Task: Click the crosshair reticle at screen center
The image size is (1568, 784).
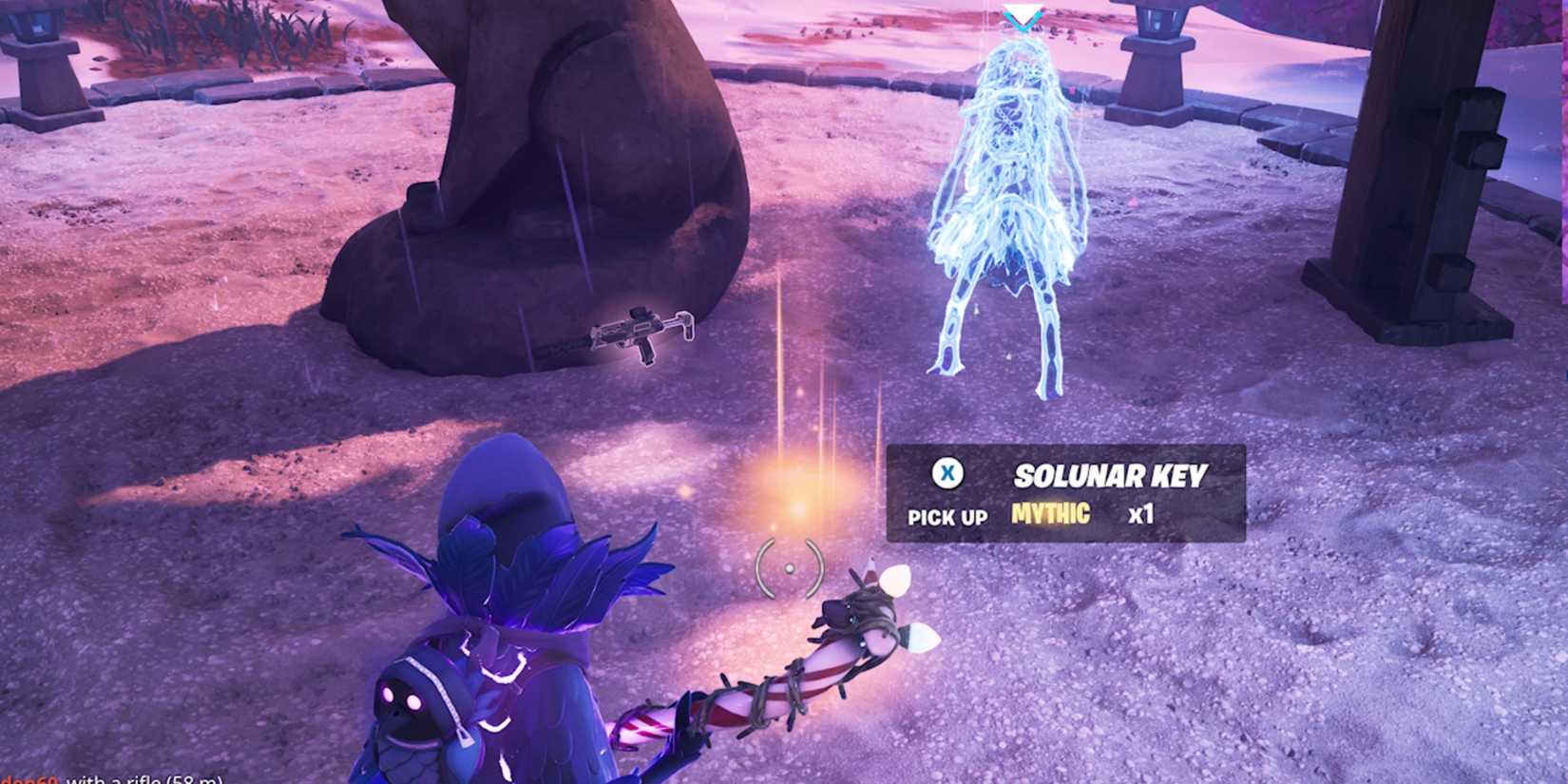Action: [789, 568]
